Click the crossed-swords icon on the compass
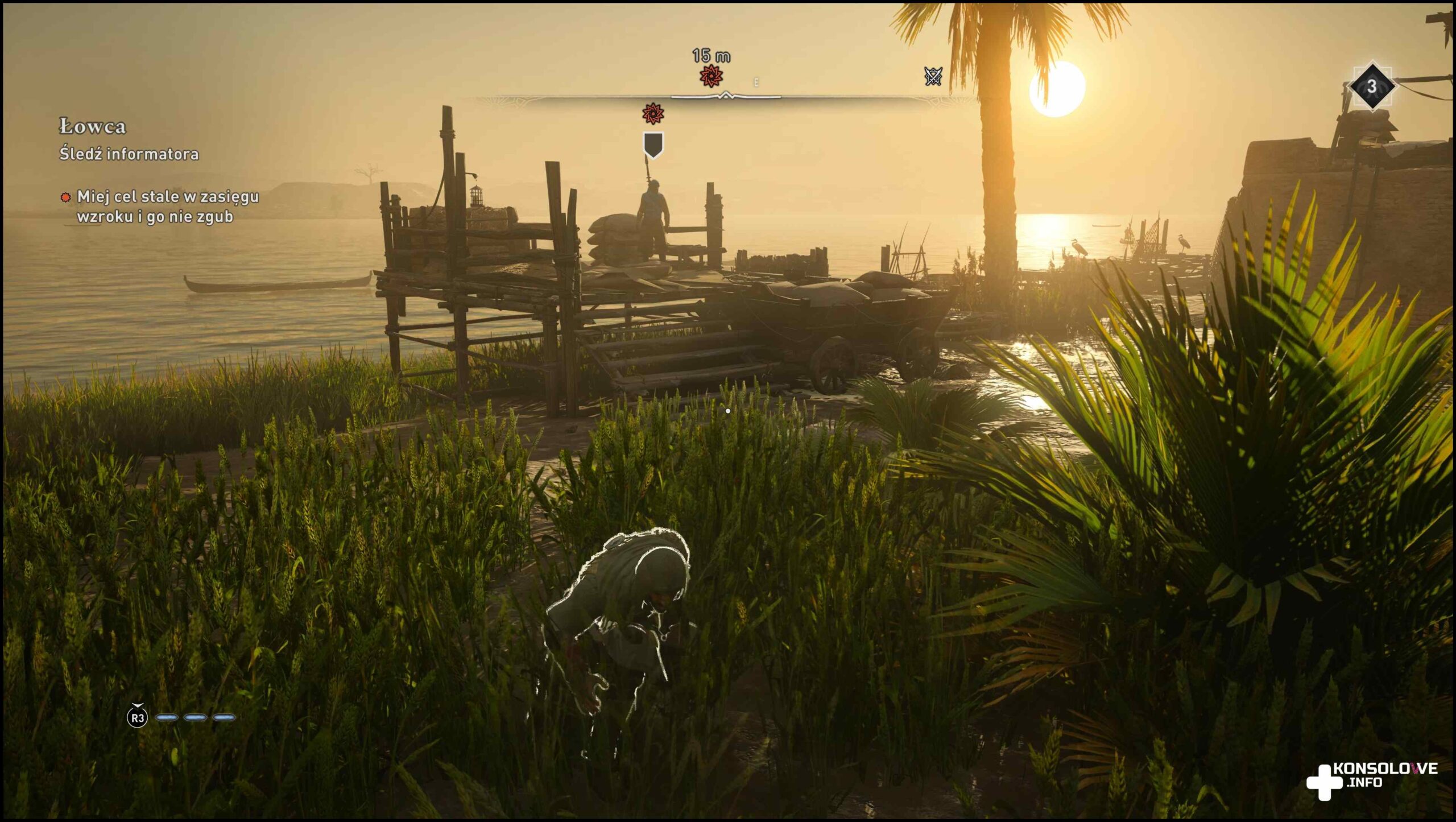The image size is (1456, 822). click(933, 76)
